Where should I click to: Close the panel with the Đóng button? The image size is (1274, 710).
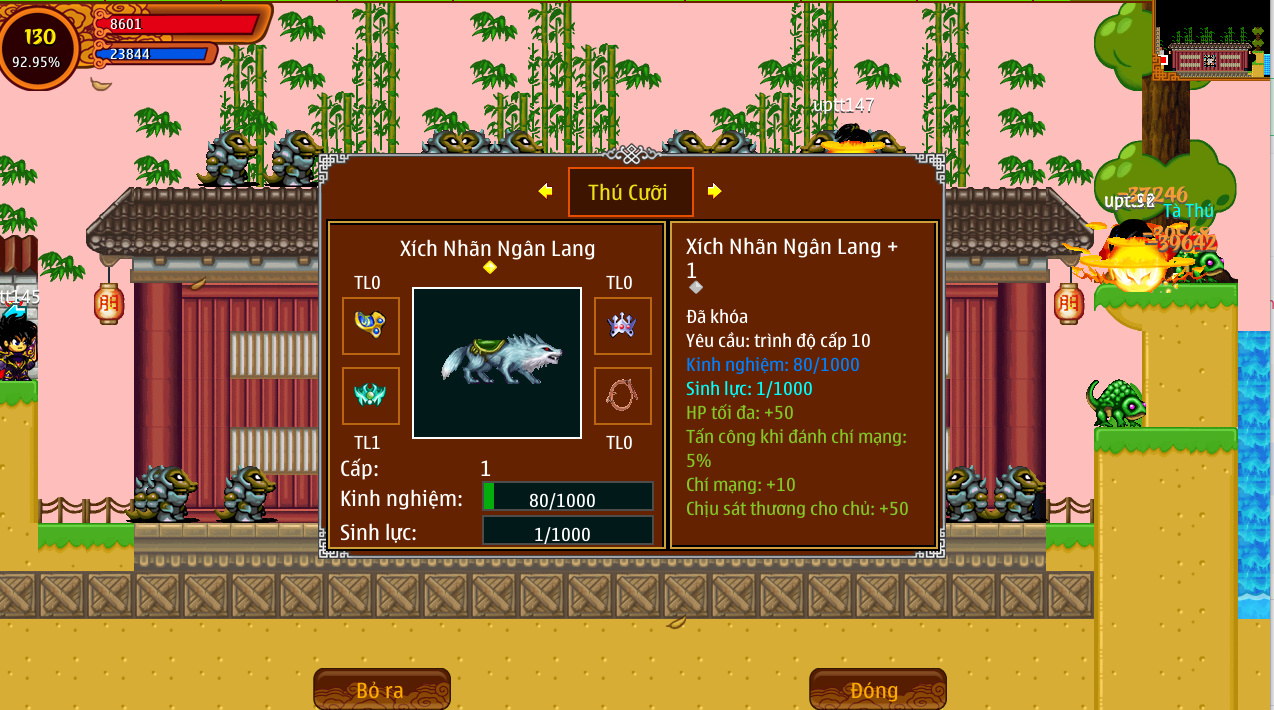point(877,690)
